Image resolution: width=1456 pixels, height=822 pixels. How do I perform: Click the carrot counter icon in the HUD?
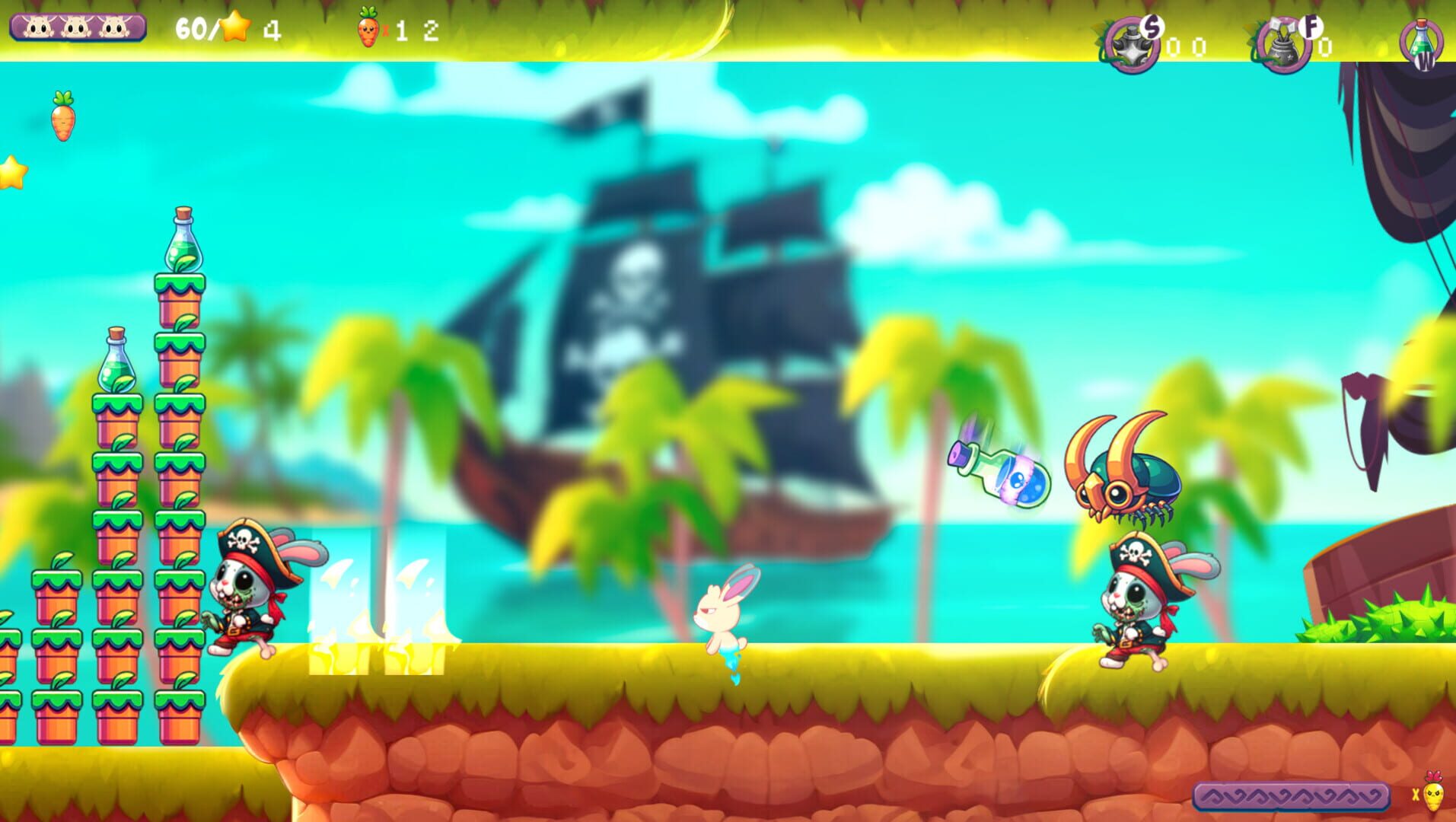pos(368,29)
